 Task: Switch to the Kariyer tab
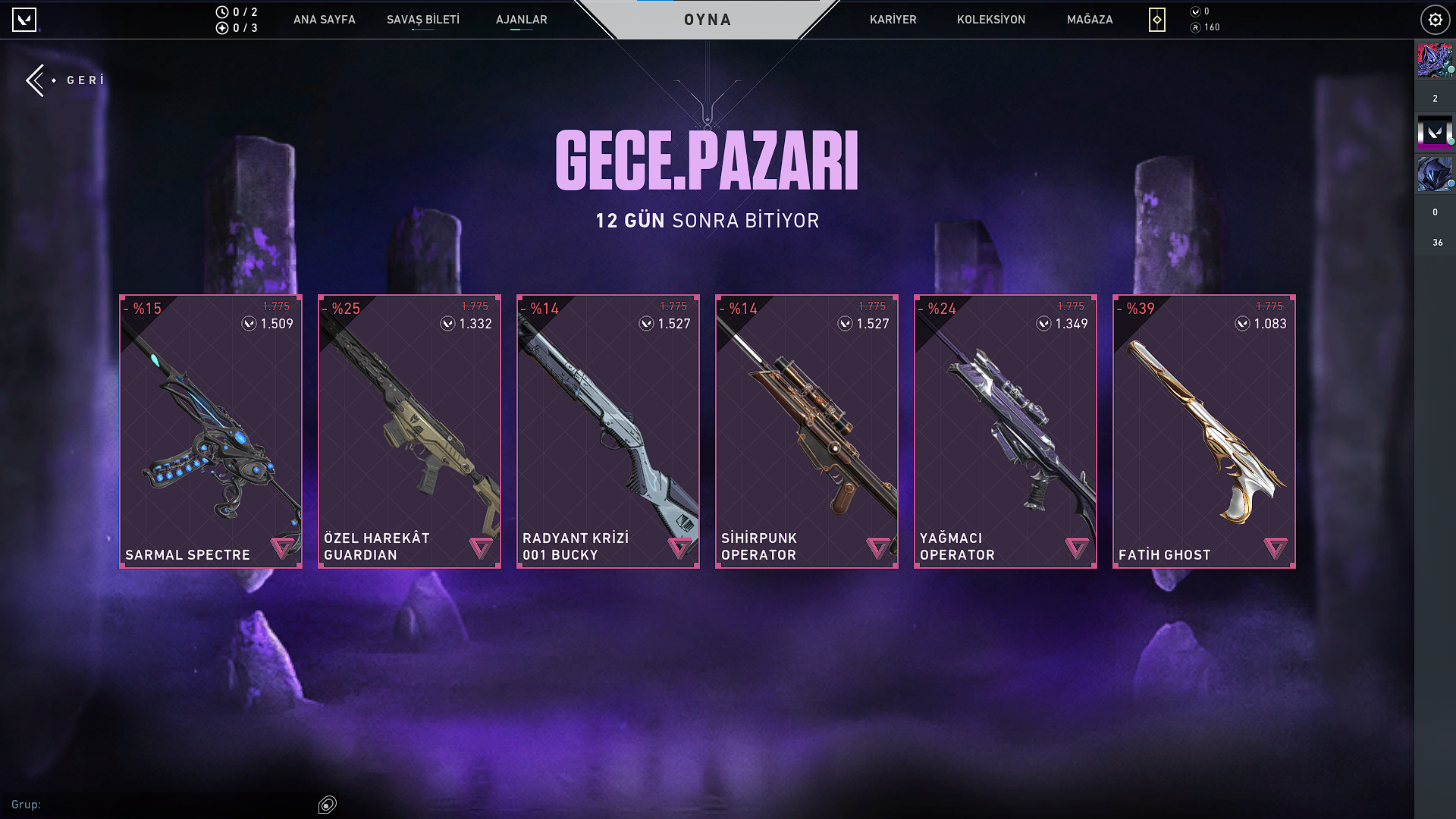(x=893, y=20)
